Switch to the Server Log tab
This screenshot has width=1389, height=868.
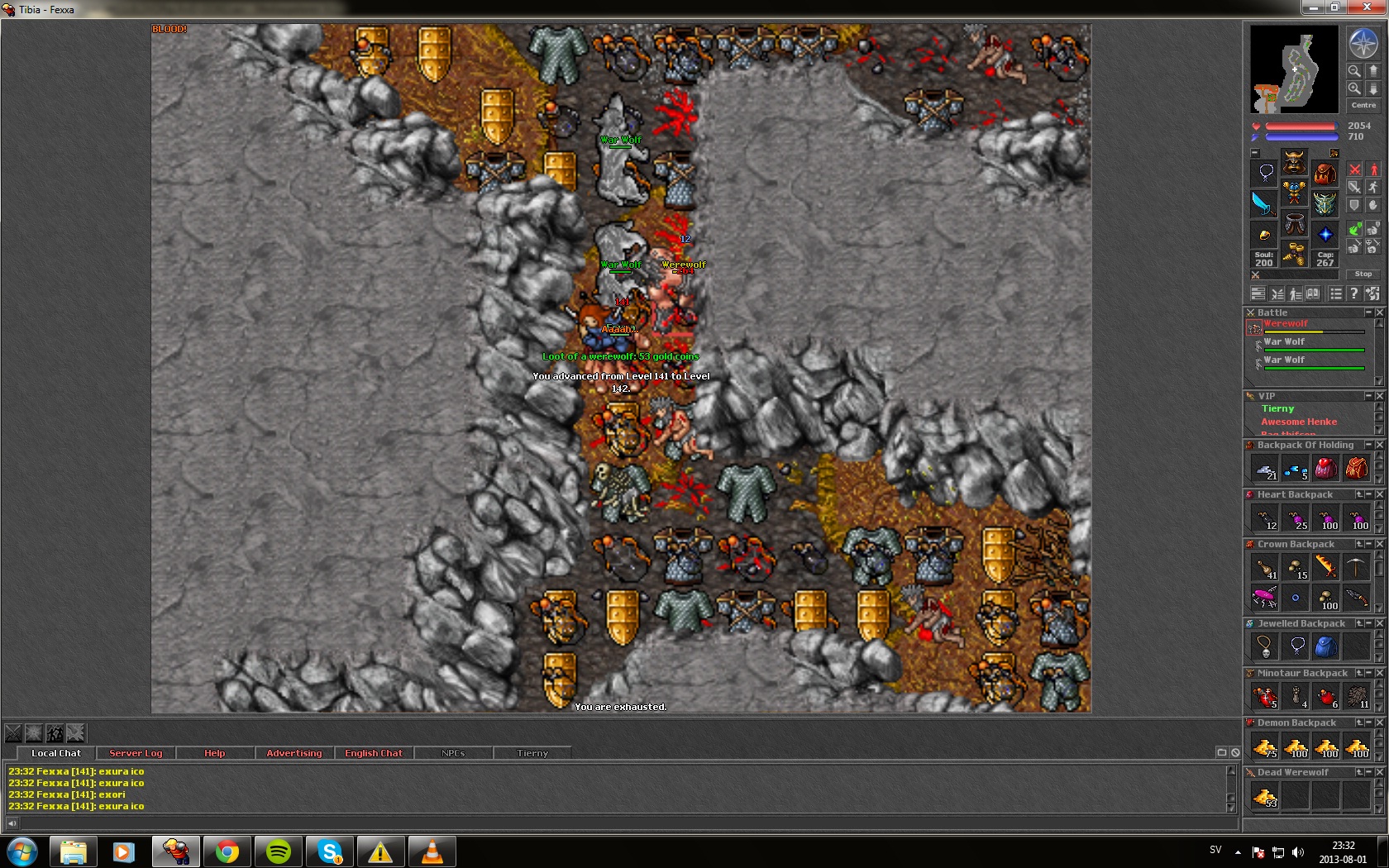[136, 753]
